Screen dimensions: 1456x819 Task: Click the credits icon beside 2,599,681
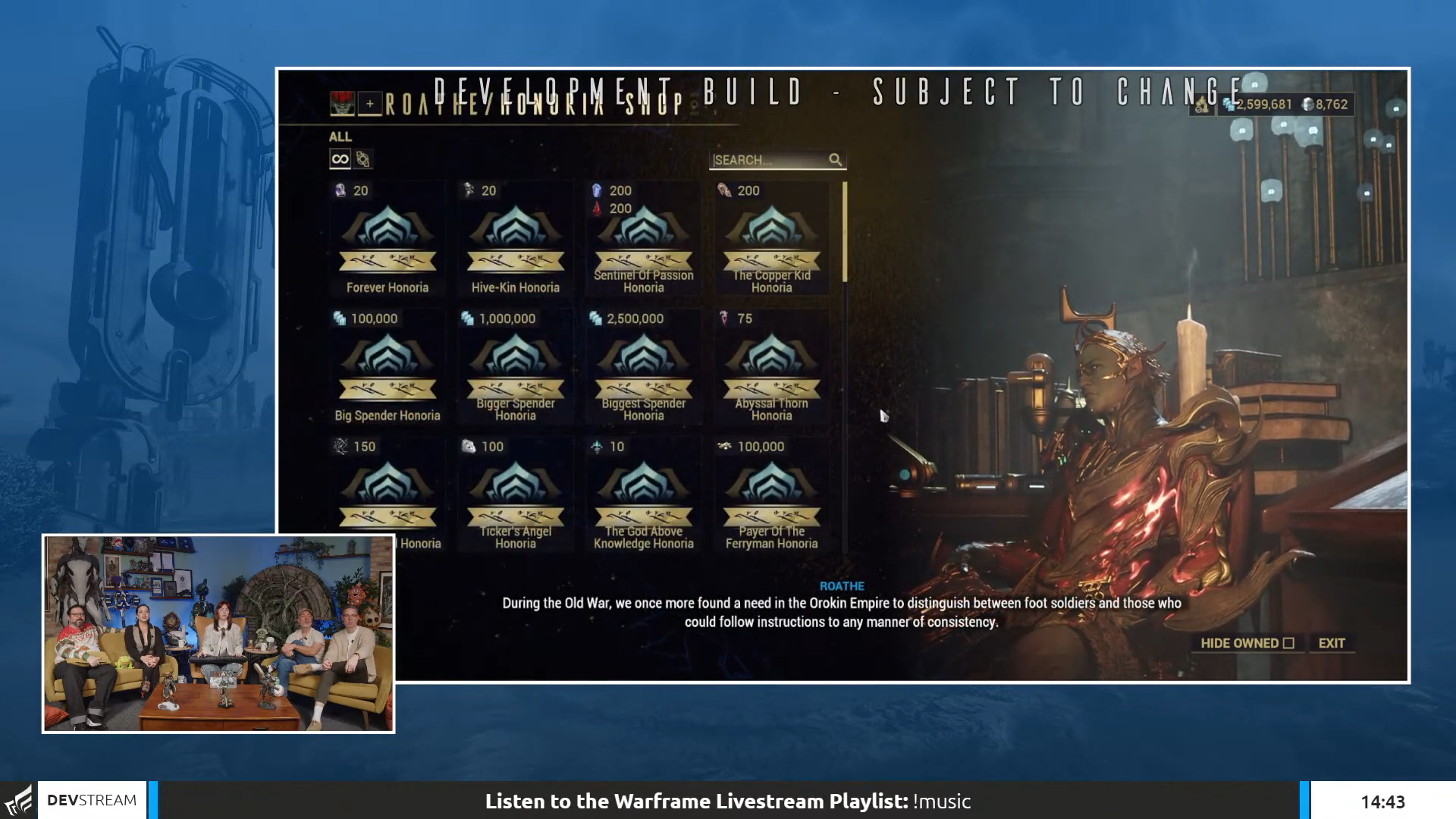point(1227,104)
